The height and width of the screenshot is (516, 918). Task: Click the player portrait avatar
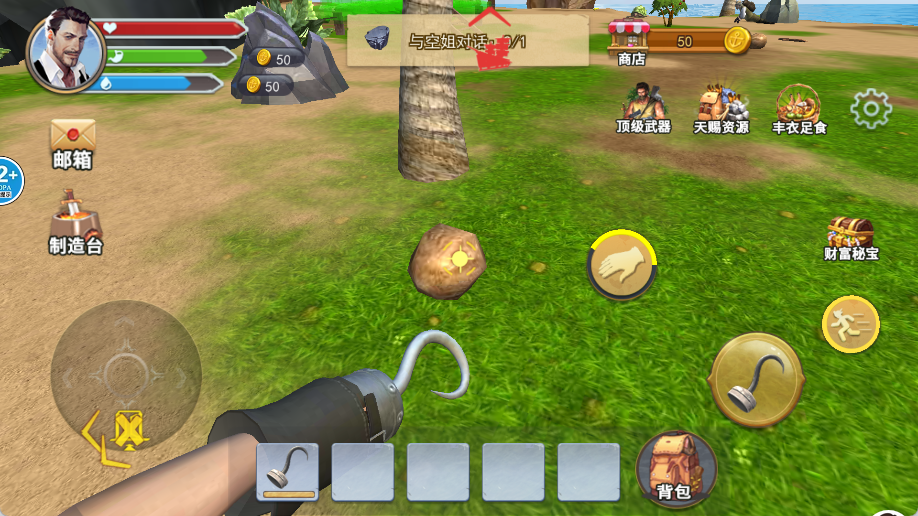pos(66,52)
